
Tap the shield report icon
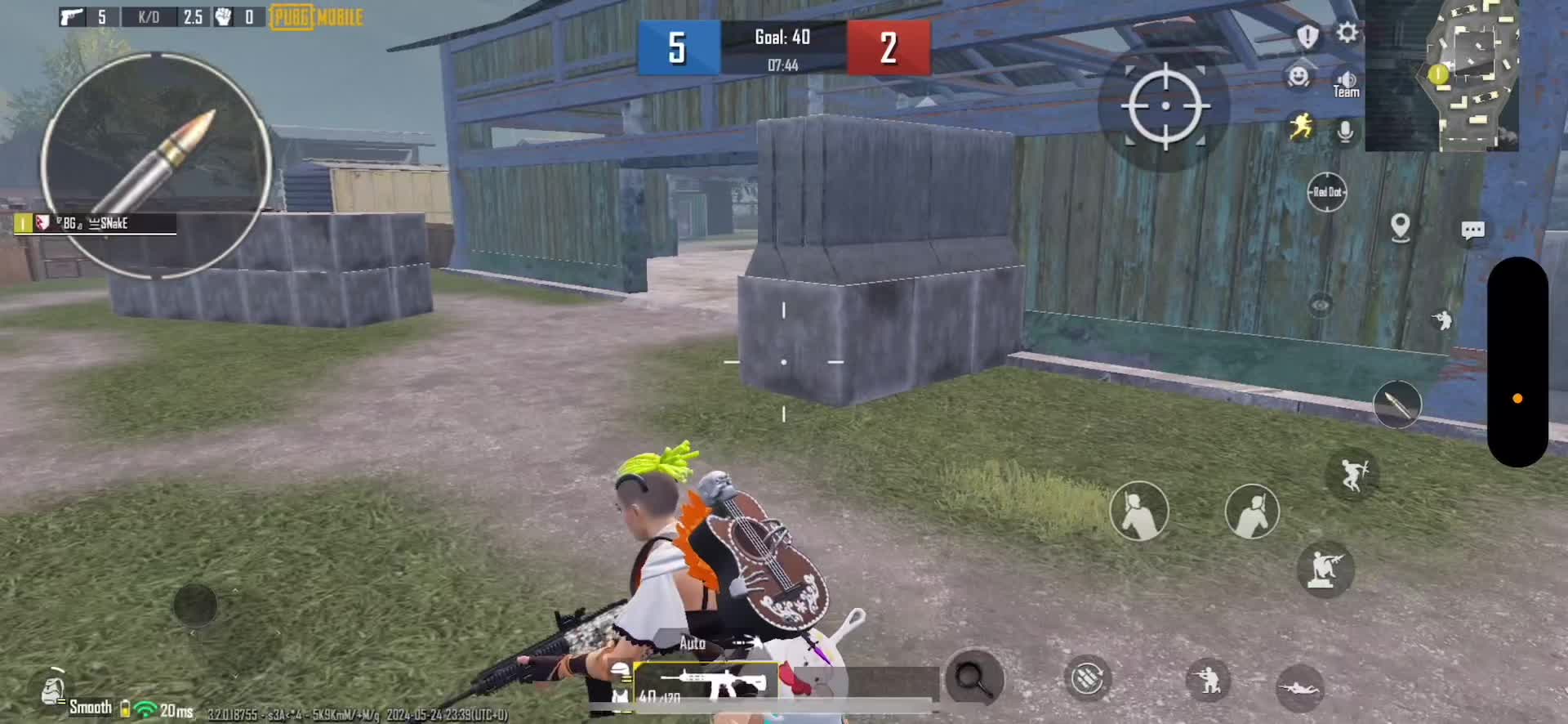point(1307,36)
